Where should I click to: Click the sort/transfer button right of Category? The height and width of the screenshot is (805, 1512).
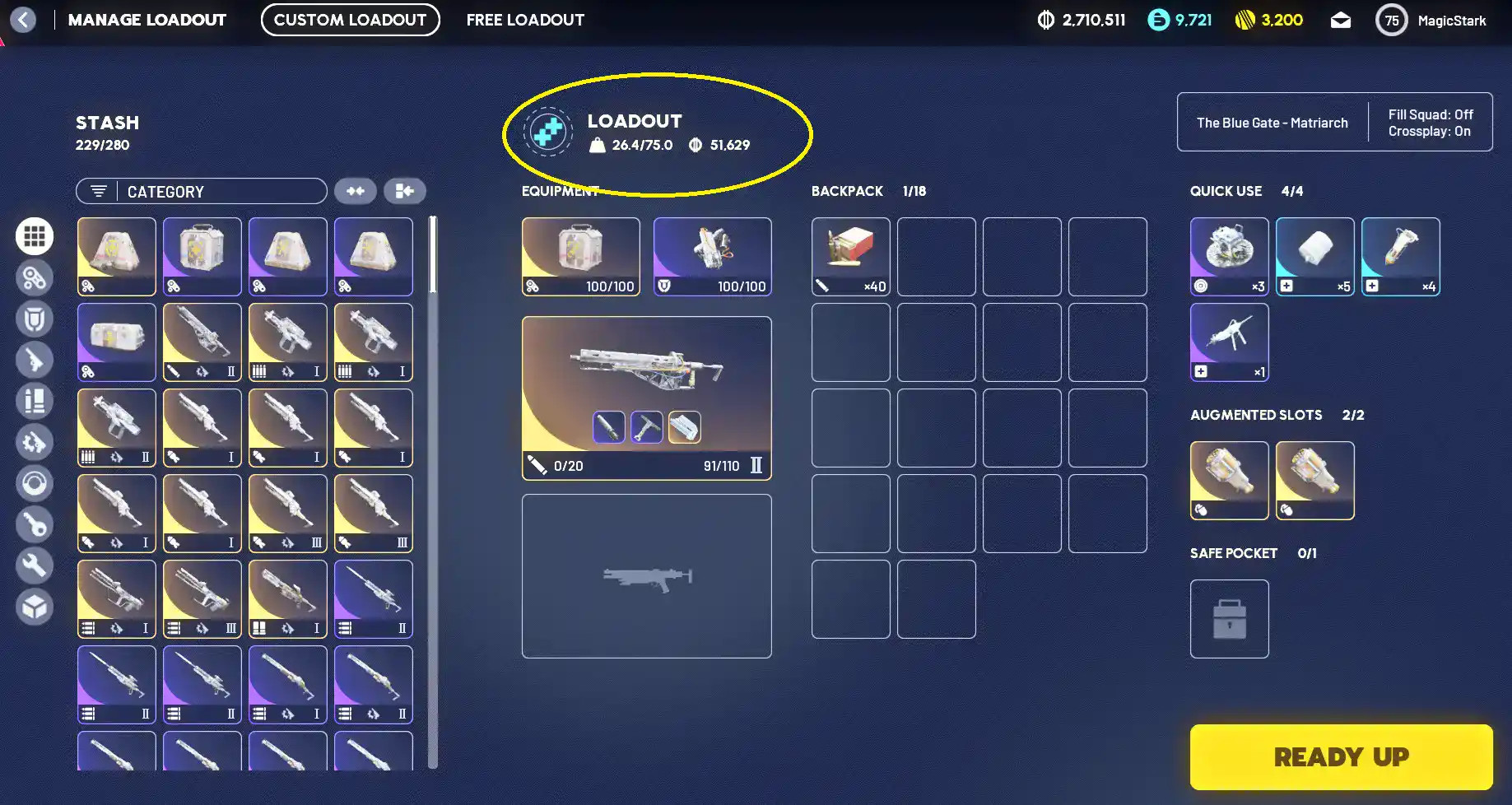tap(404, 190)
